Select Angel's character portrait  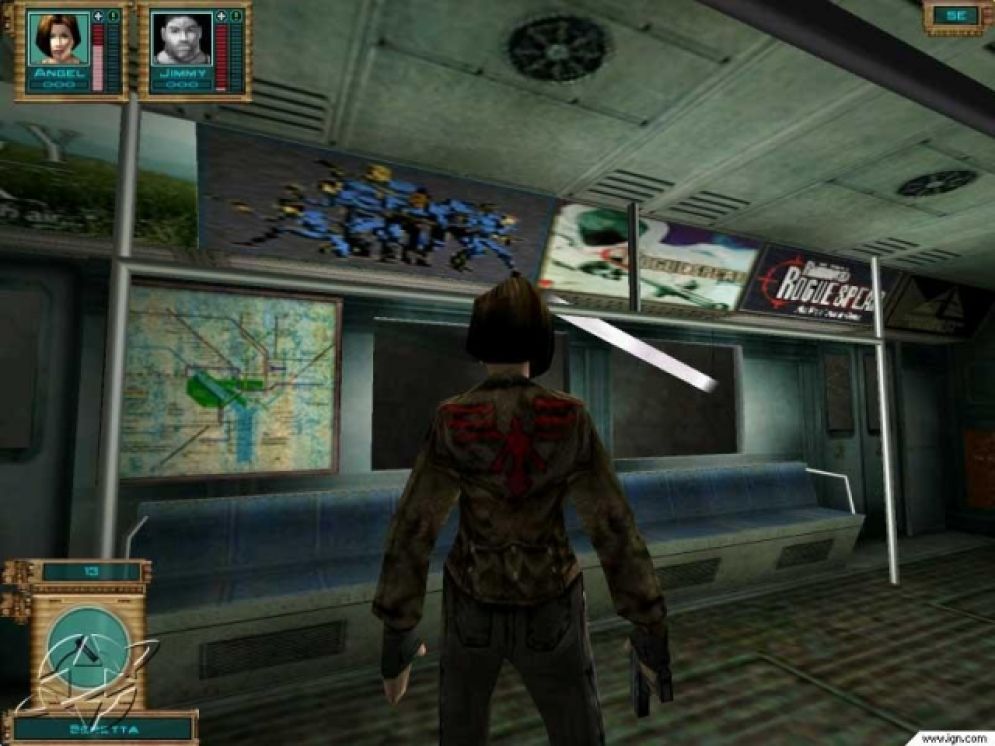pos(56,38)
